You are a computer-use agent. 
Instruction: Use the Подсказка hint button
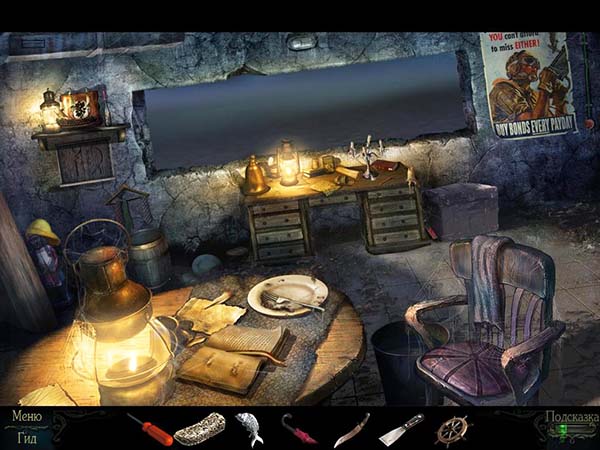[x=569, y=419]
